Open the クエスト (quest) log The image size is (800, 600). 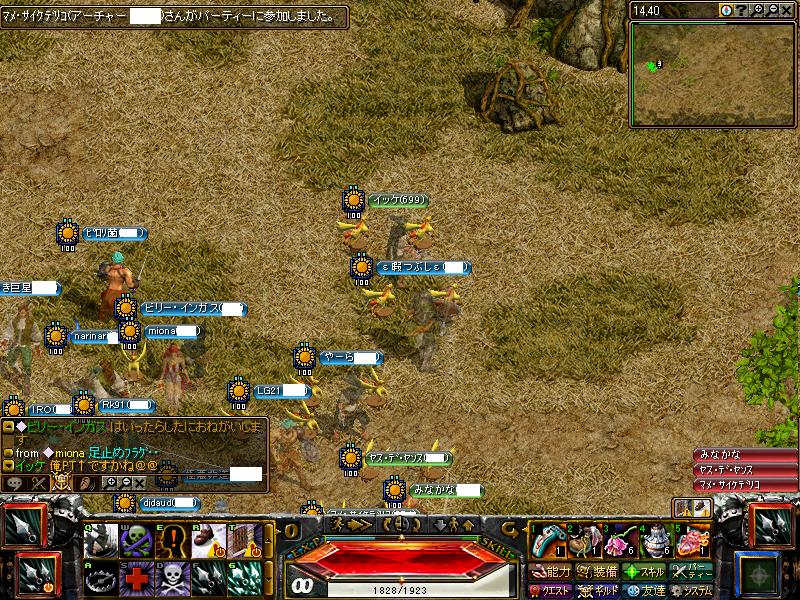coord(551,591)
